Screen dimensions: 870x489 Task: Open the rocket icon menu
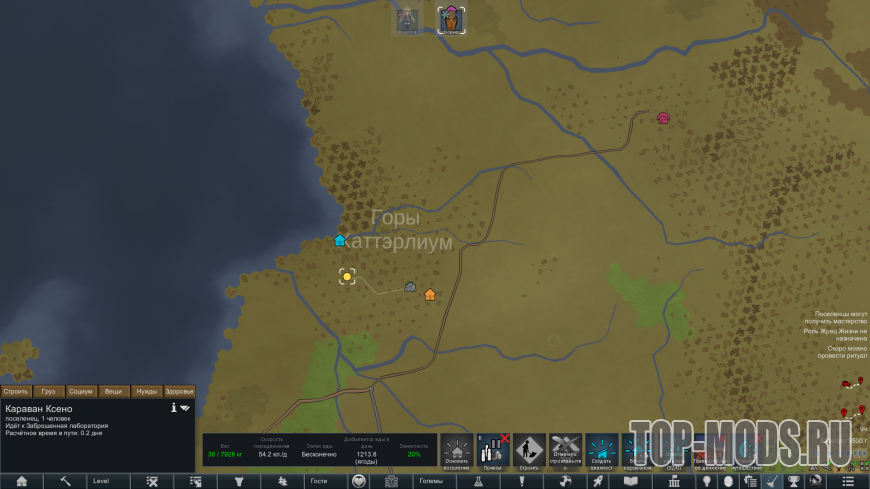(597, 481)
